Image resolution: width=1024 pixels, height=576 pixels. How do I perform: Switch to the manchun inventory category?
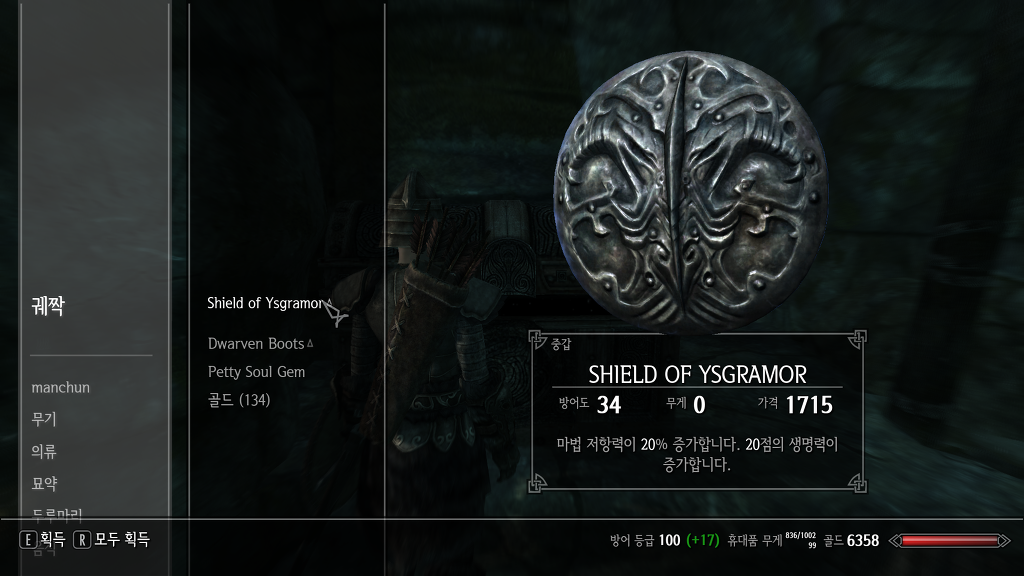click(60, 387)
